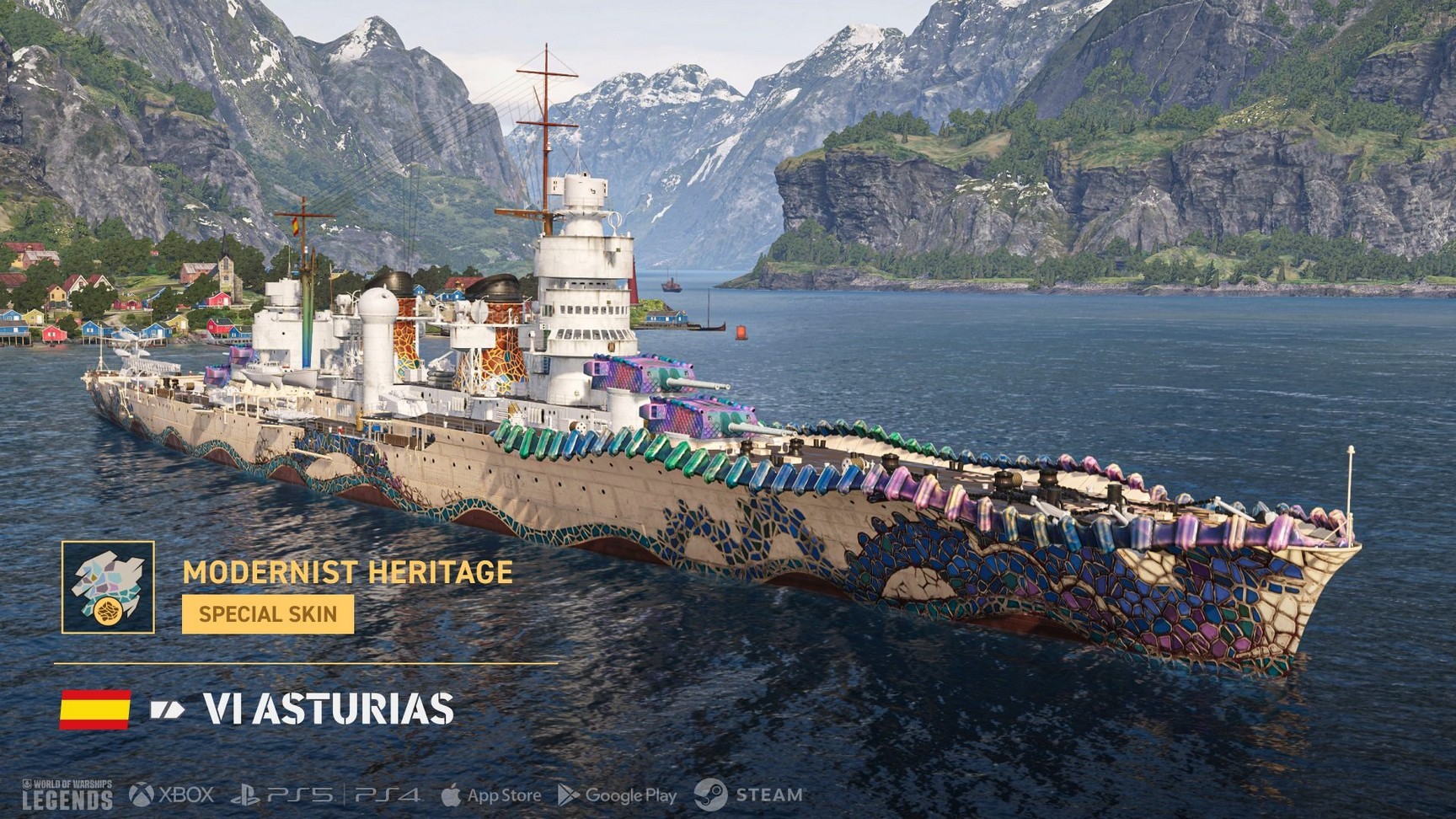Click the World of Warships Legends logo
The width and height of the screenshot is (1456, 819).
(x=67, y=795)
